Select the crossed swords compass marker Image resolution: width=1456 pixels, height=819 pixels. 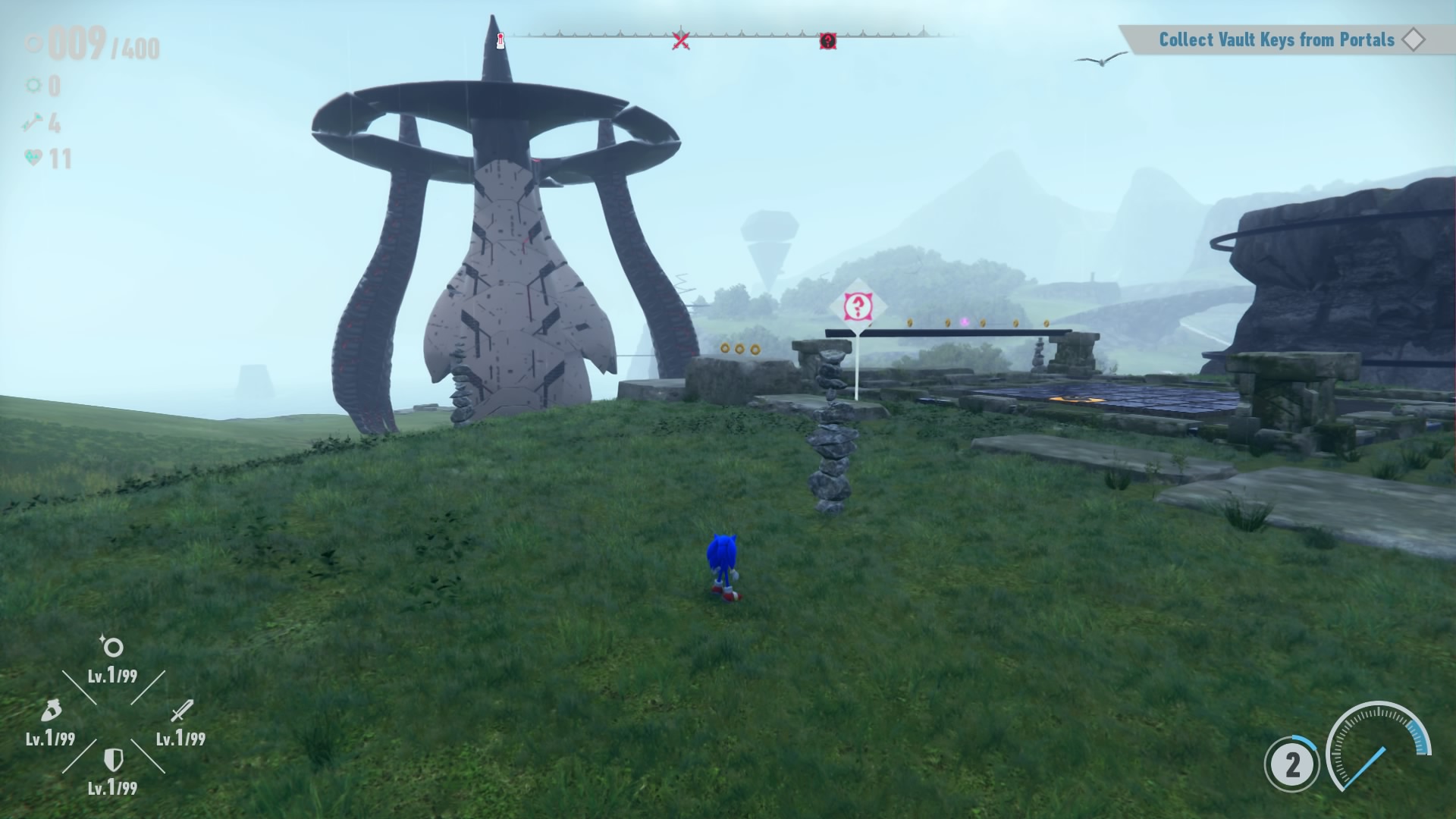(x=681, y=40)
